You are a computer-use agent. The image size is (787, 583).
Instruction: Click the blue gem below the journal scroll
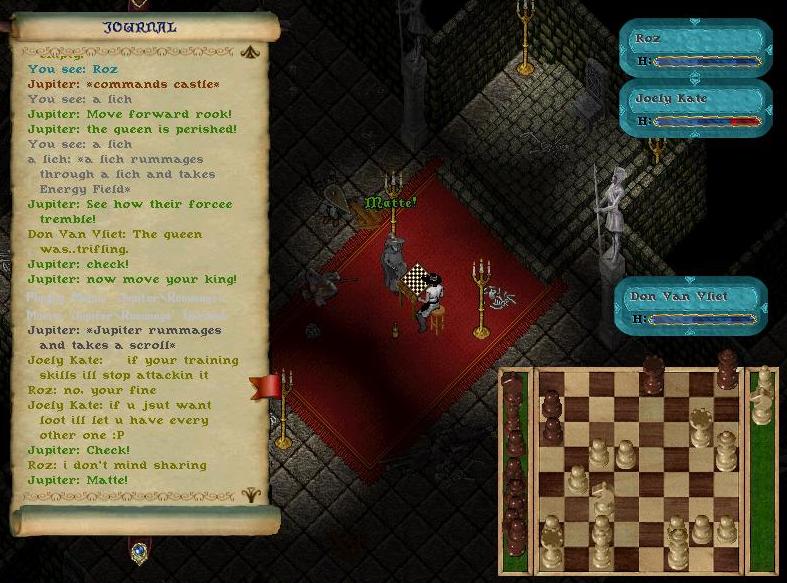[139, 551]
